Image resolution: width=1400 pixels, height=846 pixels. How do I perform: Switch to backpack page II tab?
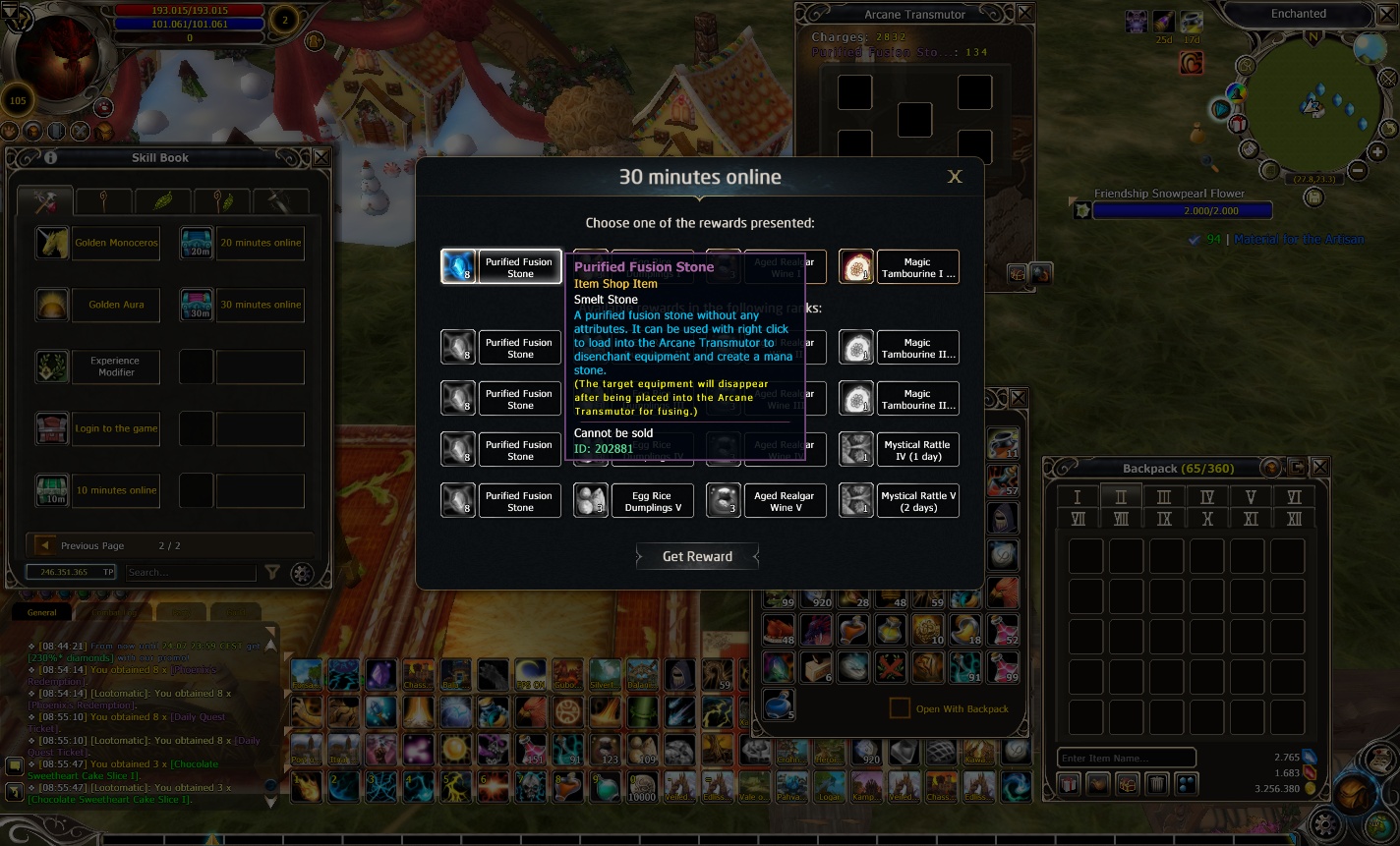(x=1120, y=497)
